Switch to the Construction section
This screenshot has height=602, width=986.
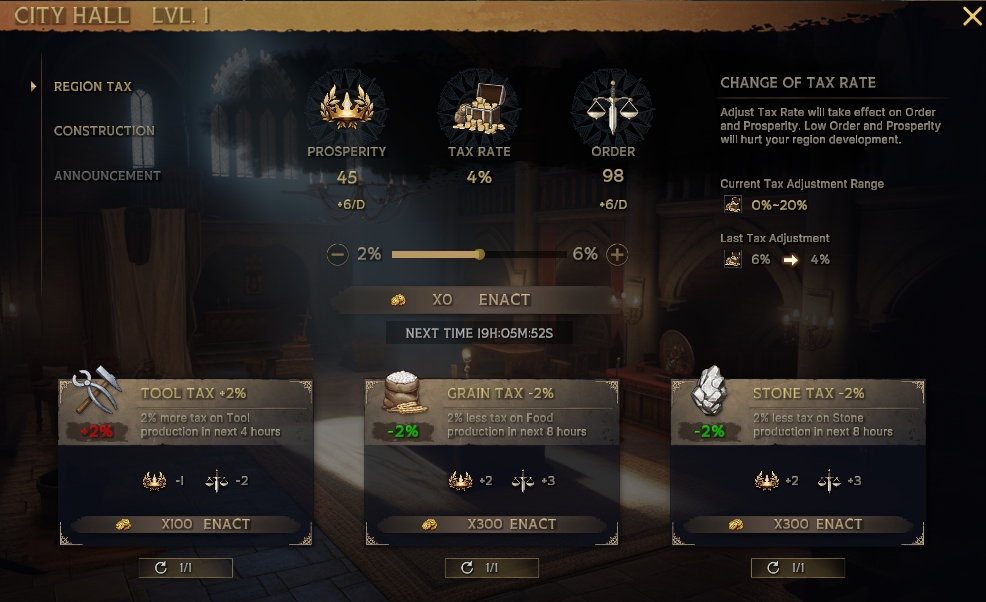click(104, 131)
